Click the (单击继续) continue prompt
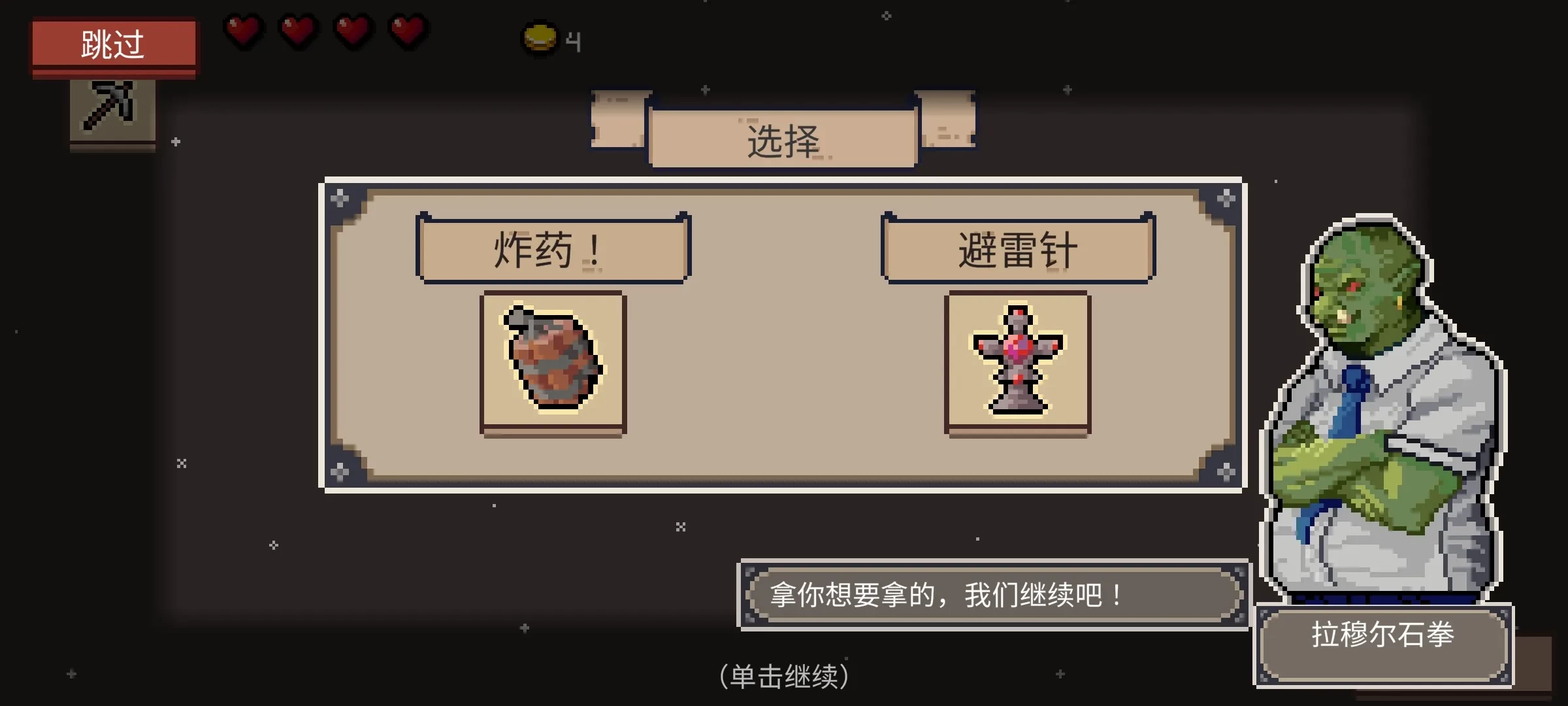The width and height of the screenshot is (1568, 706). 784,677
